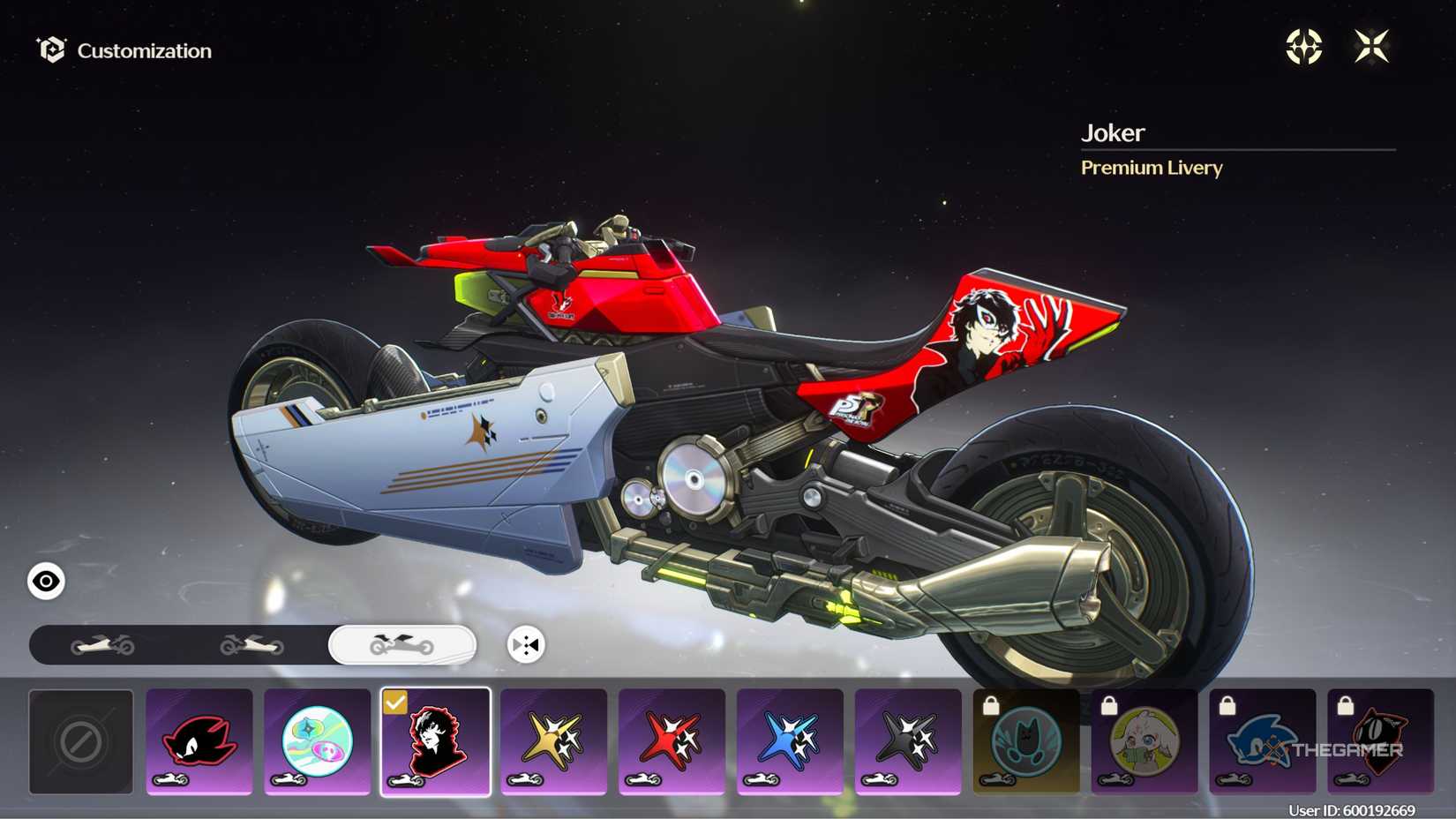
Task: Click the mirror-flip icon beside the view selector
Action: (524, 645)
